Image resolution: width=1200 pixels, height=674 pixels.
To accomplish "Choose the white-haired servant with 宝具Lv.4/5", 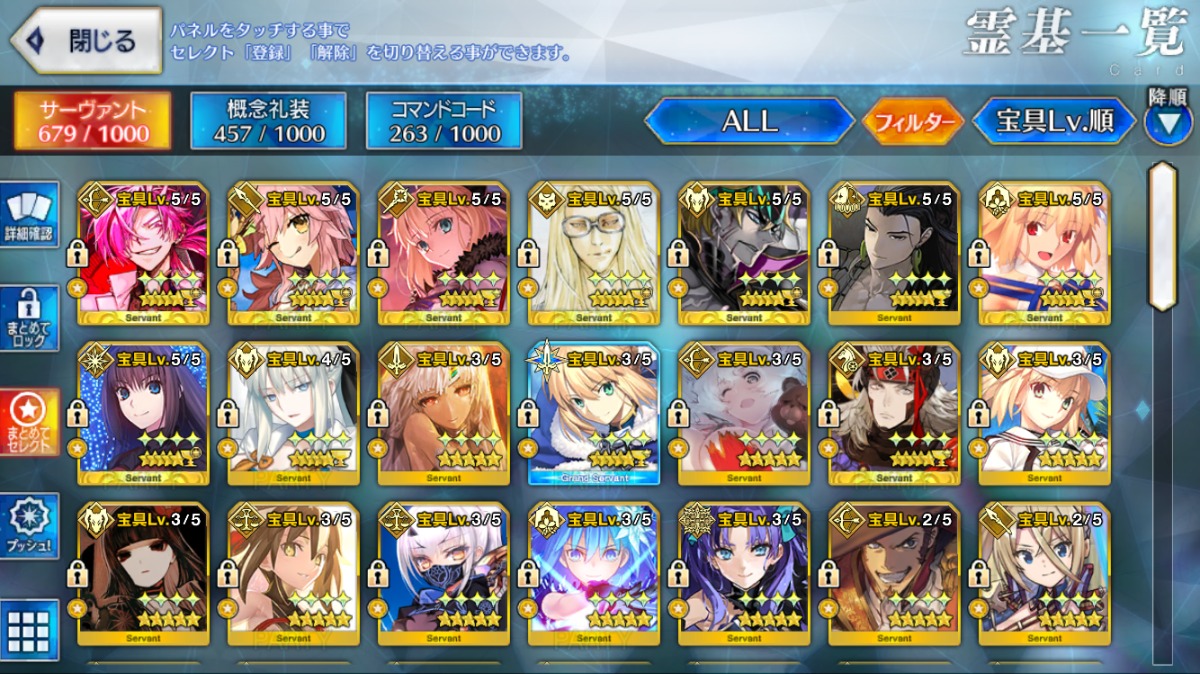I will [293, 413].
